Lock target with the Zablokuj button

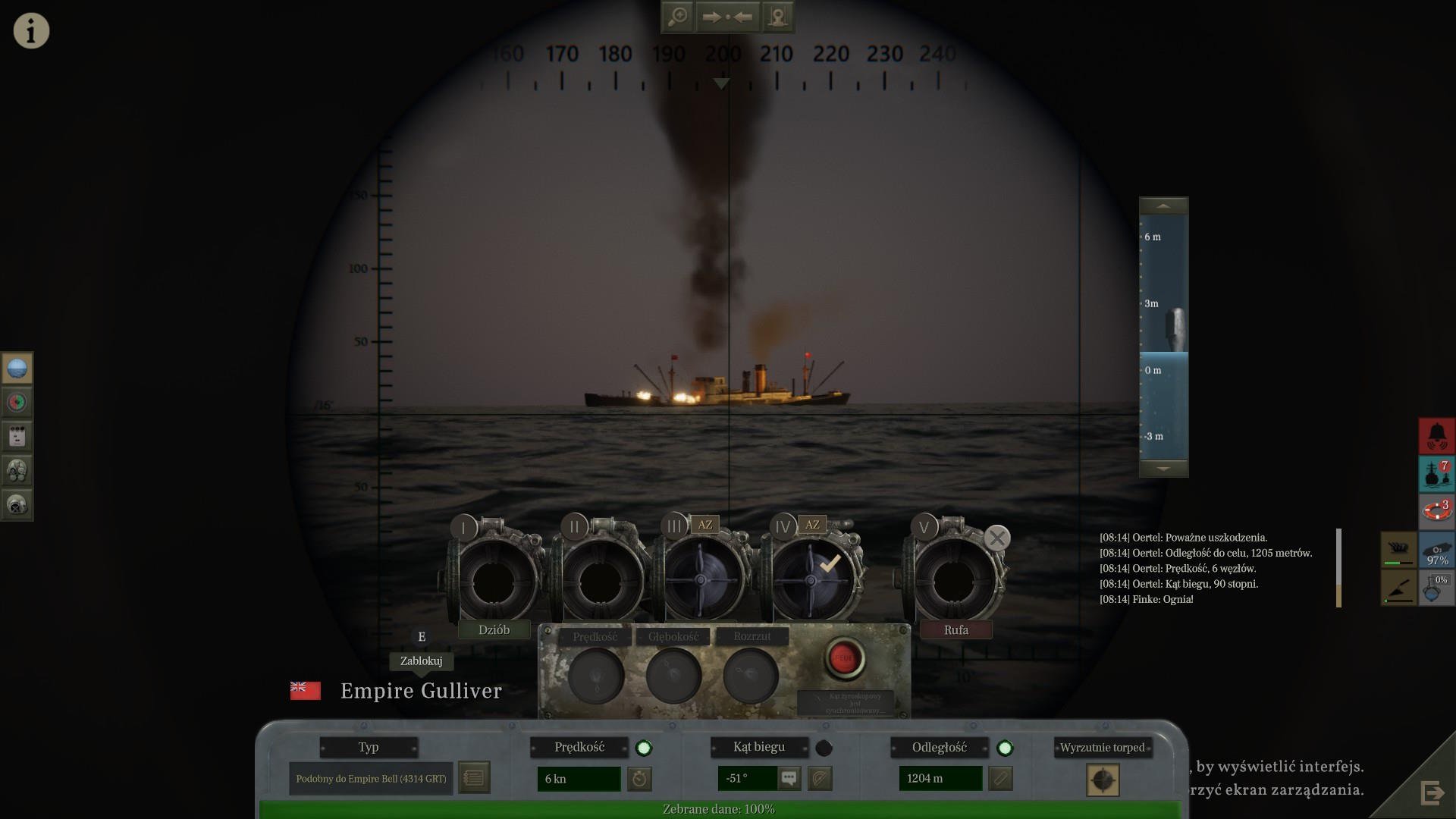421,661
